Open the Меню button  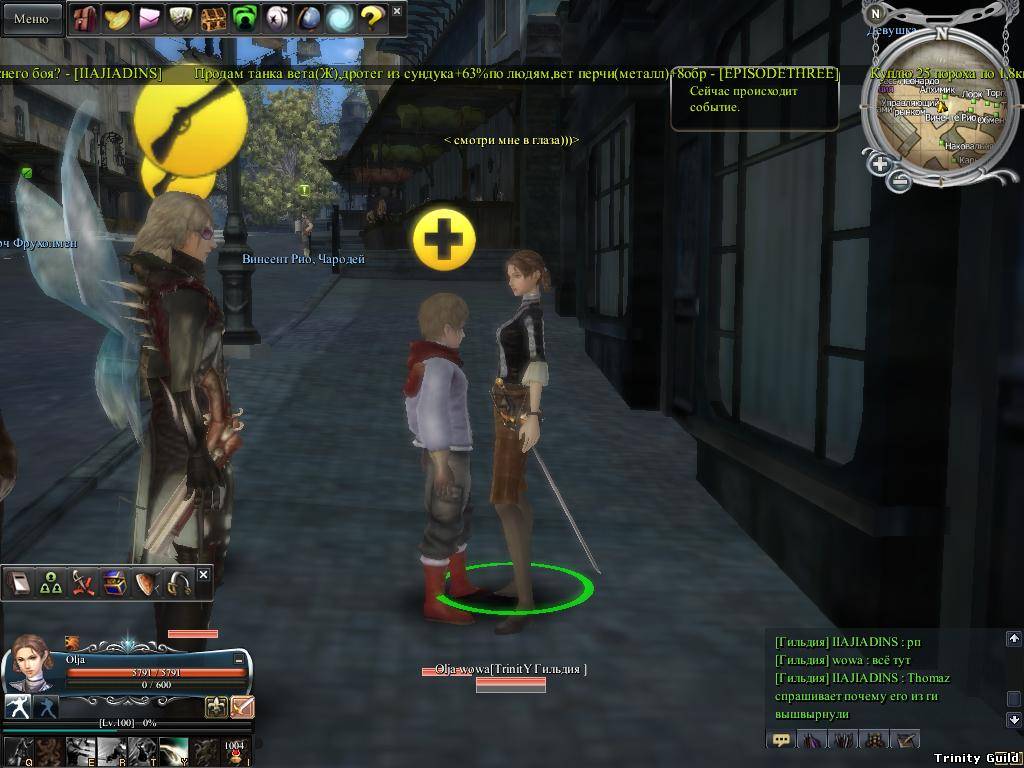coord(31,18)
